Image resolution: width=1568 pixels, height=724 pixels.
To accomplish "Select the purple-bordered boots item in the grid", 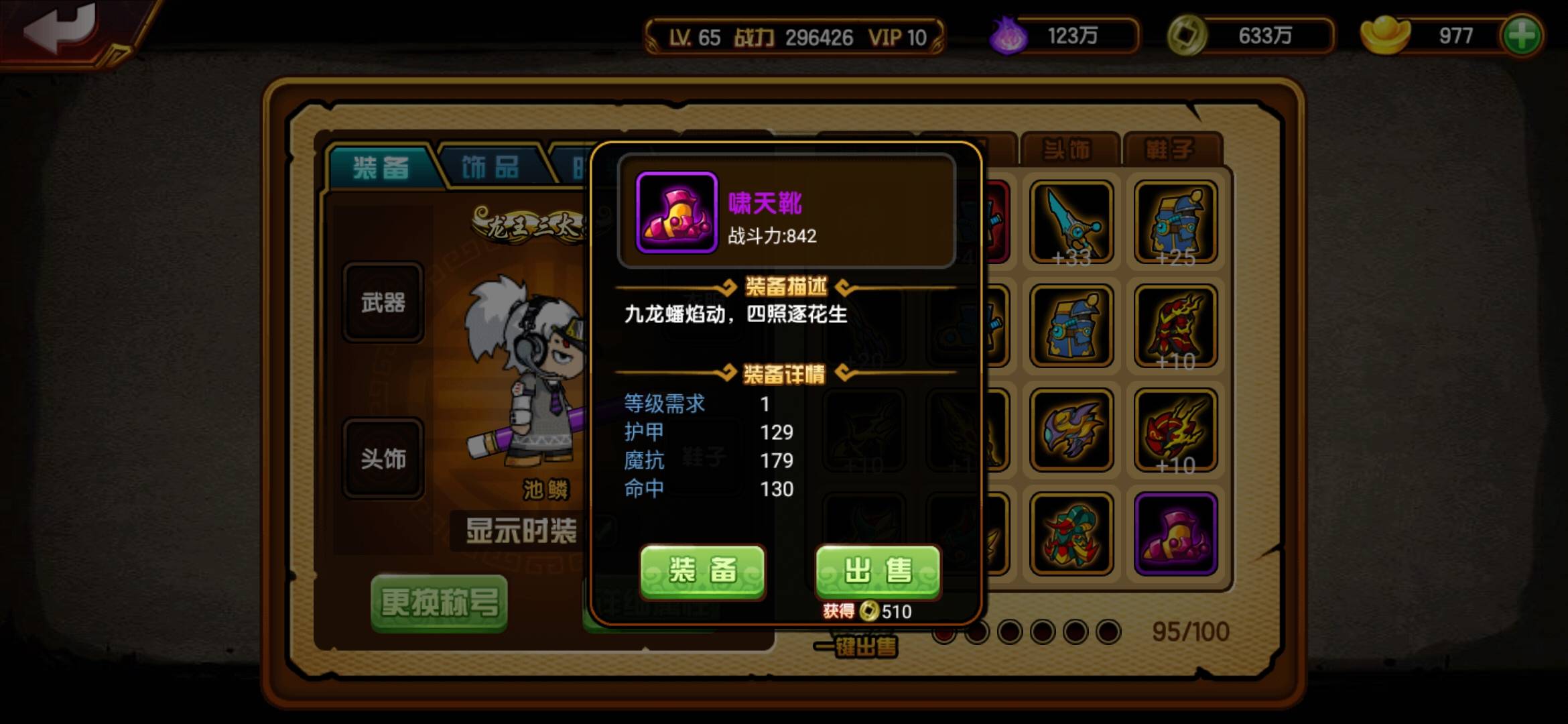I will tap(1177, 533).
